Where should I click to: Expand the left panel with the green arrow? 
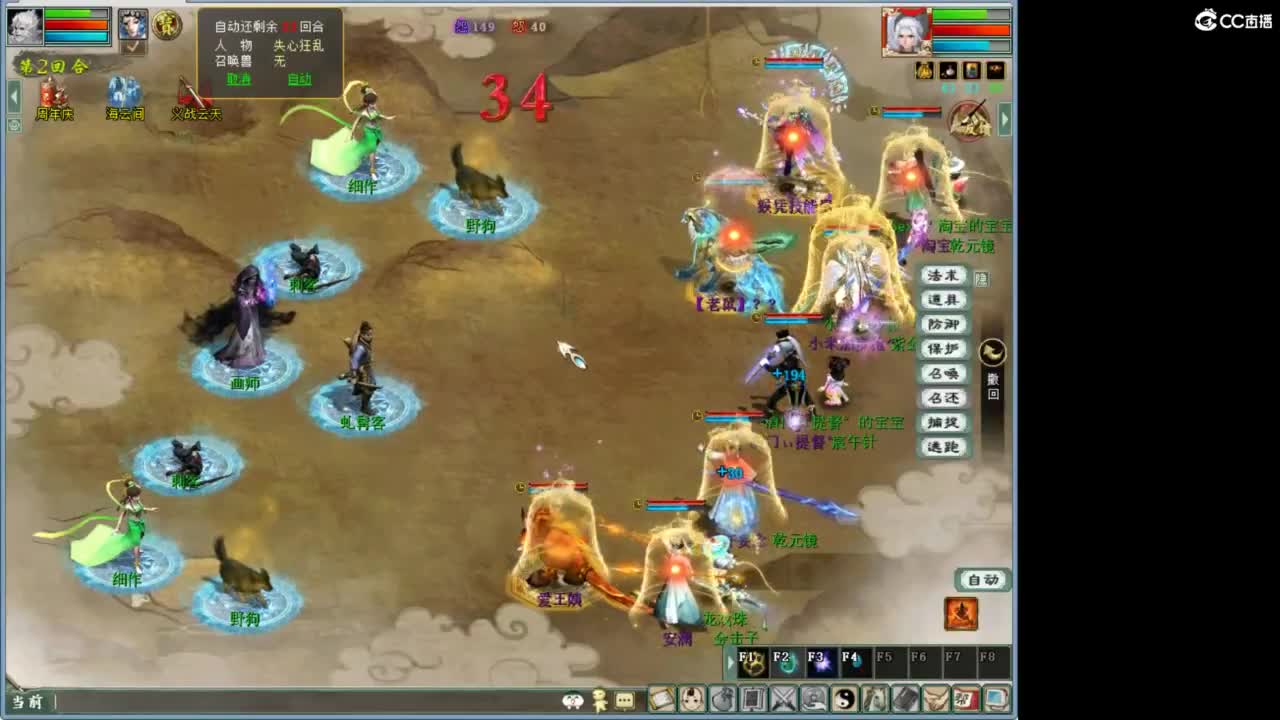click(14, 94)
